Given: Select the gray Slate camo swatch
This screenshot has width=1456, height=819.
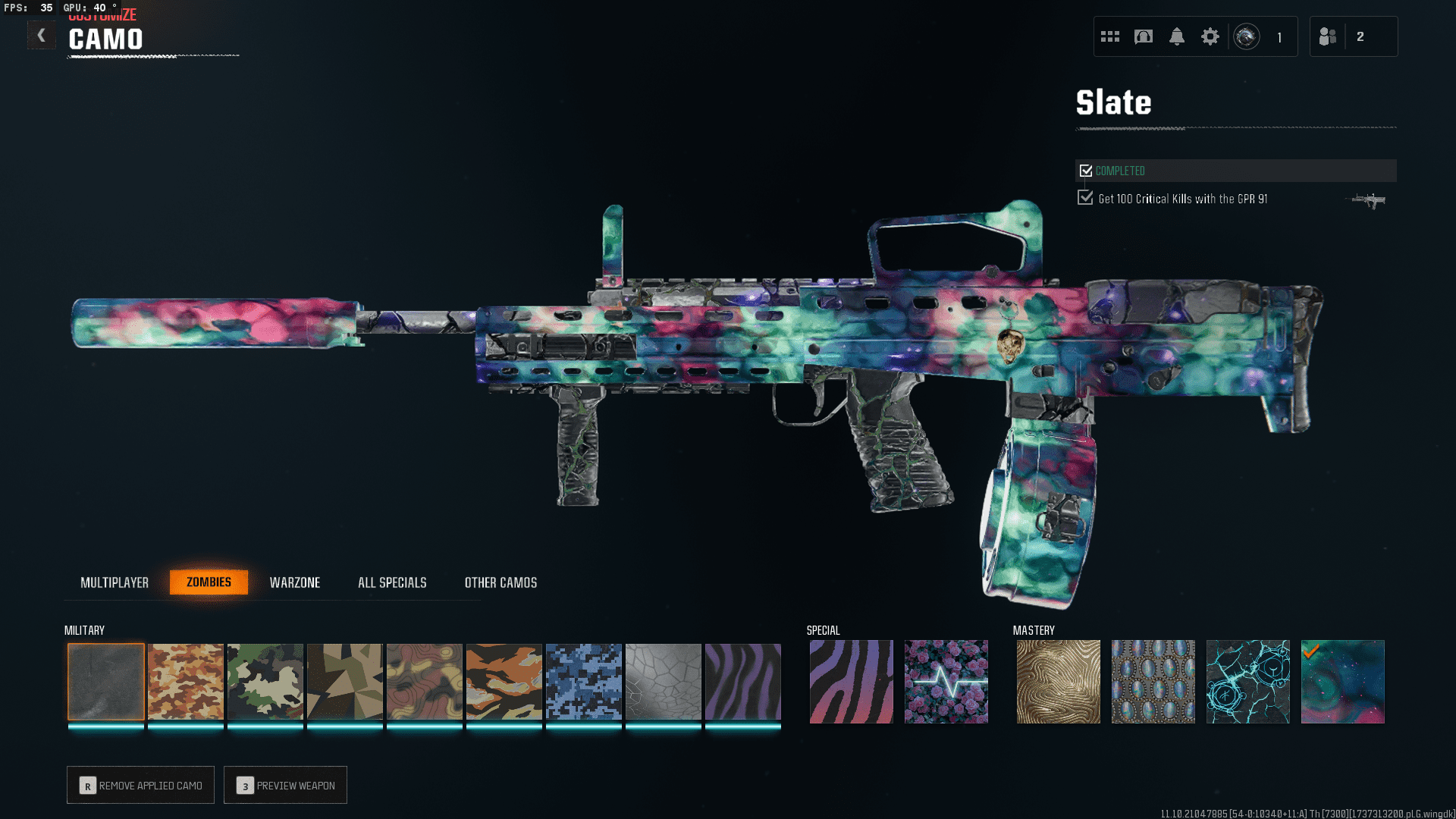Looking at the screenshot, I should pyautogui.click(x=106, y=682).
